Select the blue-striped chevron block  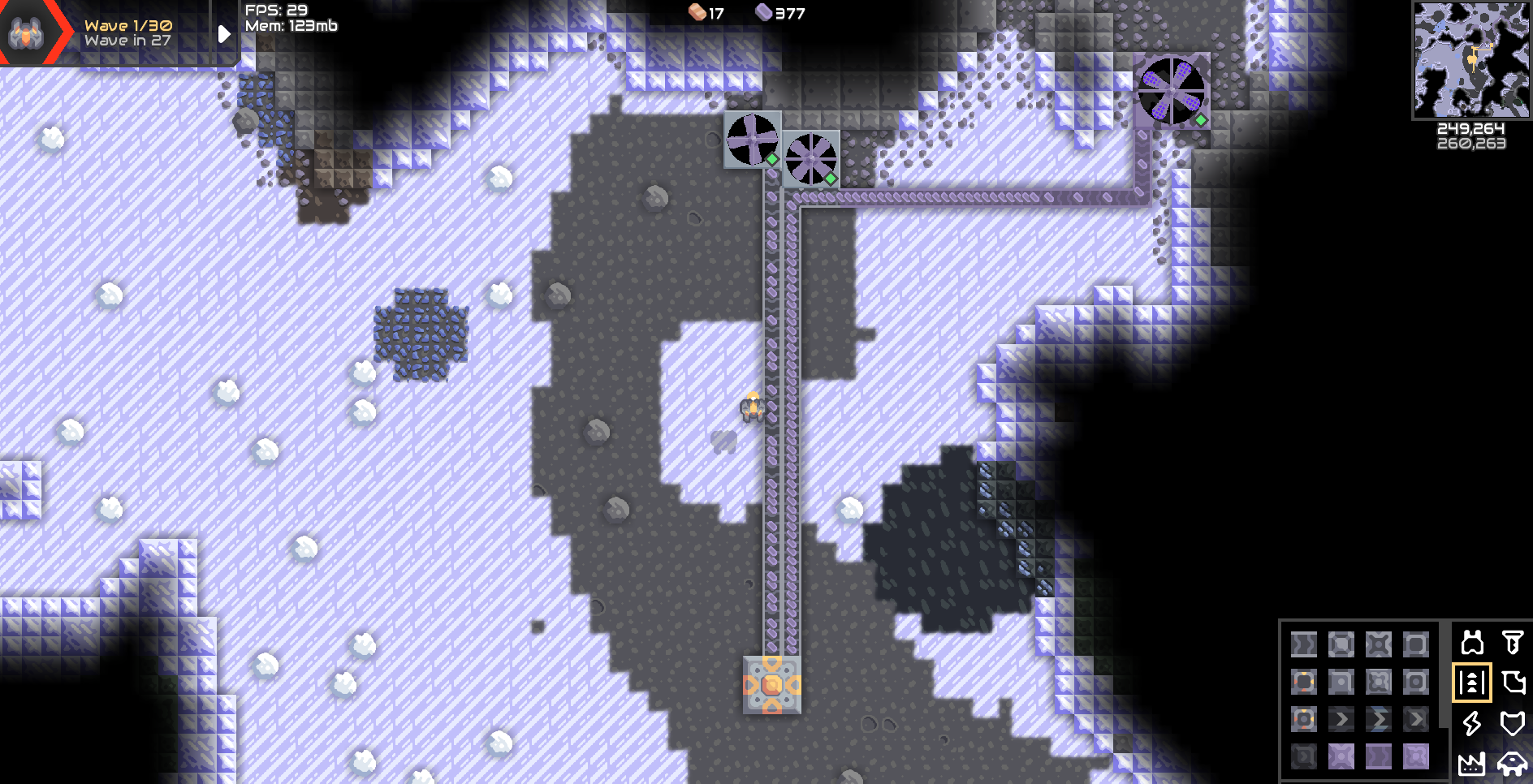pyautogui.click(x=1379, y=719)
